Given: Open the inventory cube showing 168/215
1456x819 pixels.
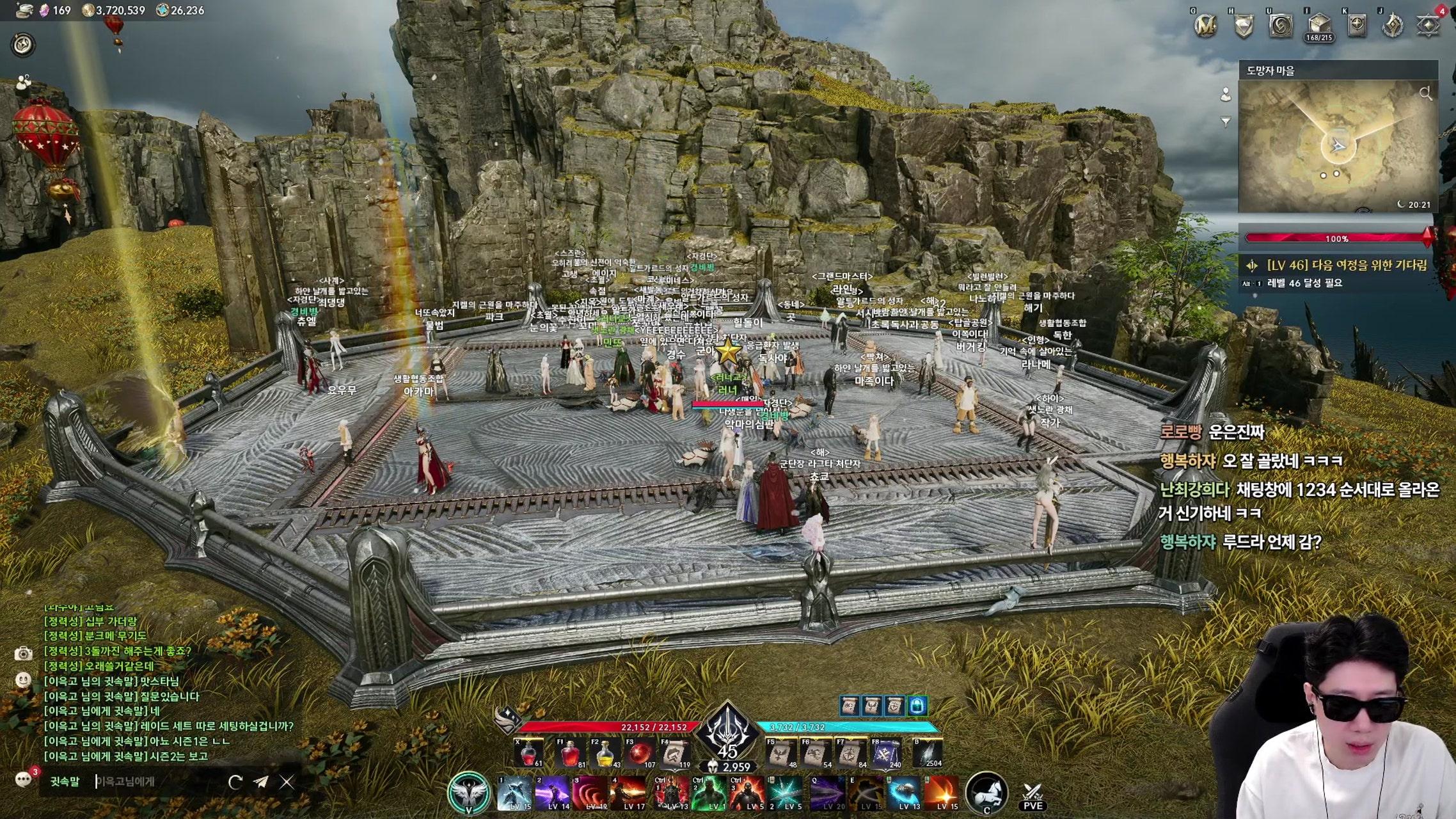Looking at the screenshot, I should [1319, 27].
